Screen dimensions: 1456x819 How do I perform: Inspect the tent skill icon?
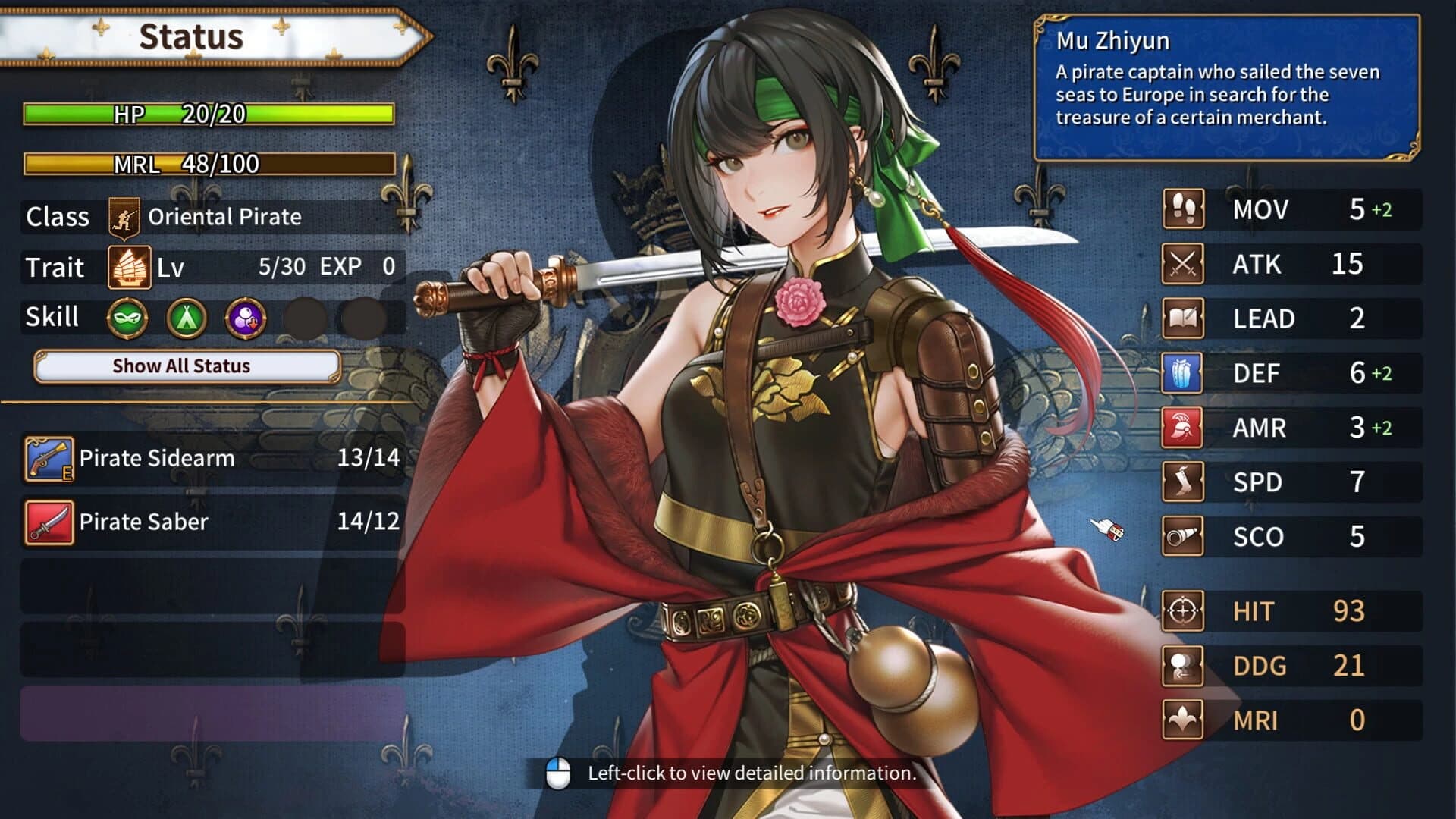[188, 318]
